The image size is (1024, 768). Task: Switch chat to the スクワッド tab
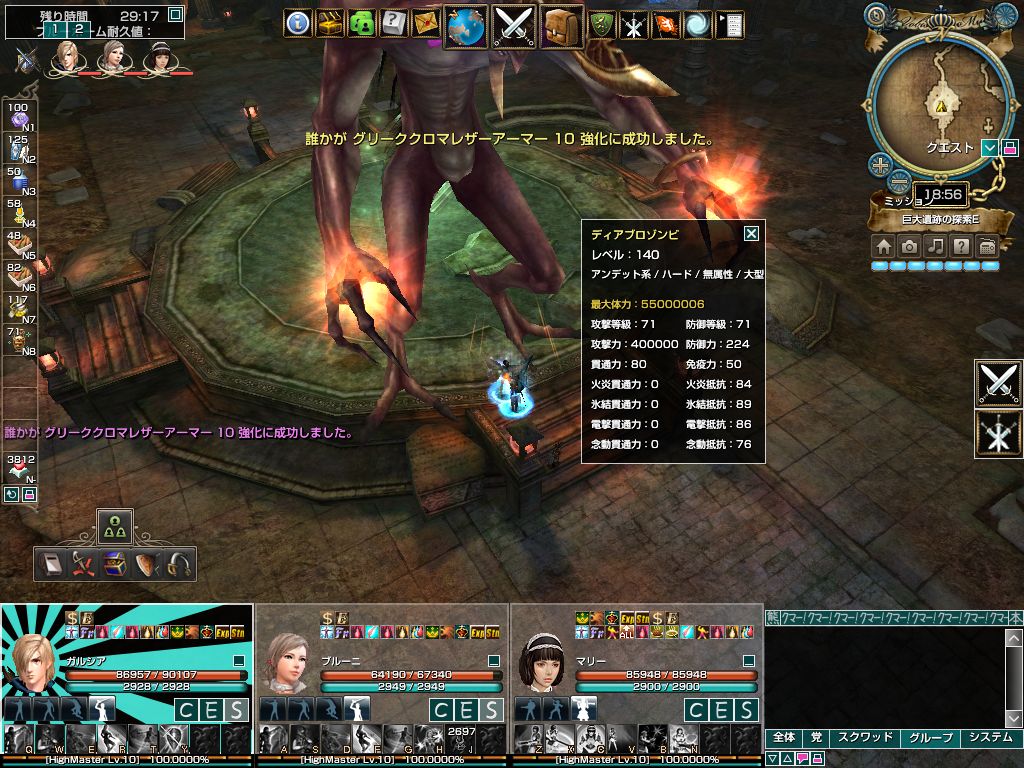865,738
